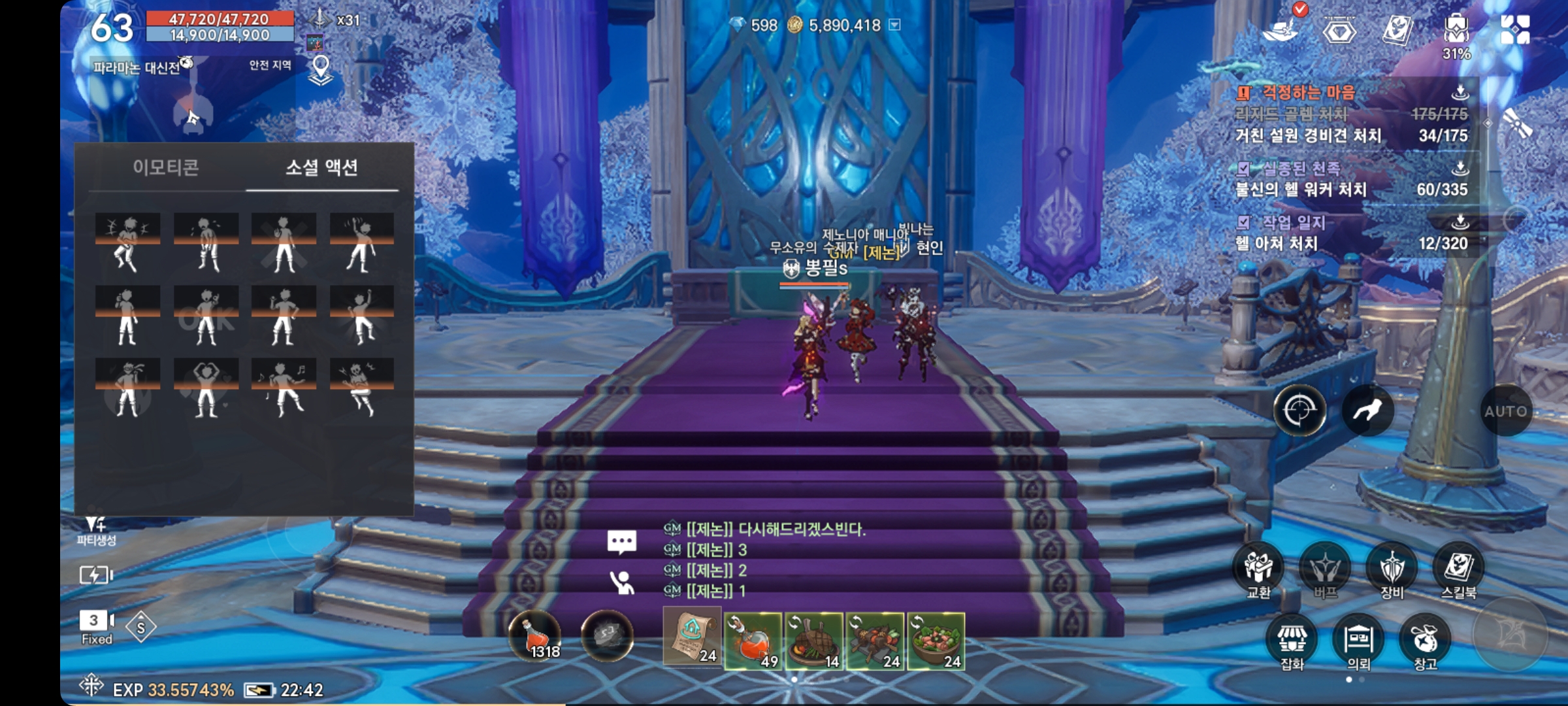
Task: Toggle the AUTO battle button
Action: pyautogui.click(x=1505, y=411)
